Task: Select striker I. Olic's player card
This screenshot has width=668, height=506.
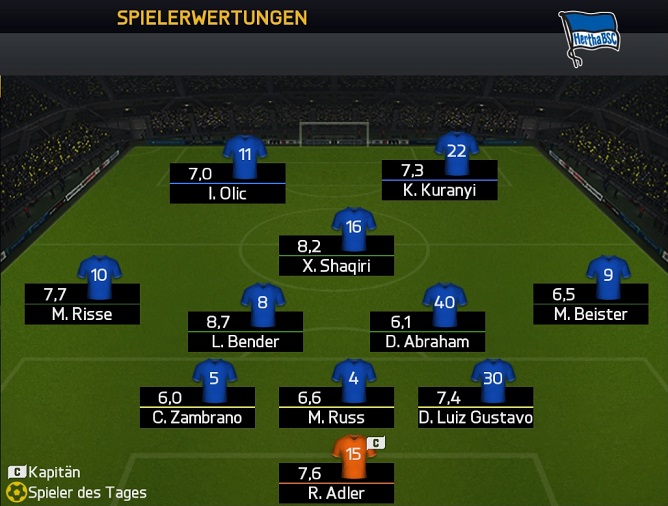Action: tap(227, 183)
